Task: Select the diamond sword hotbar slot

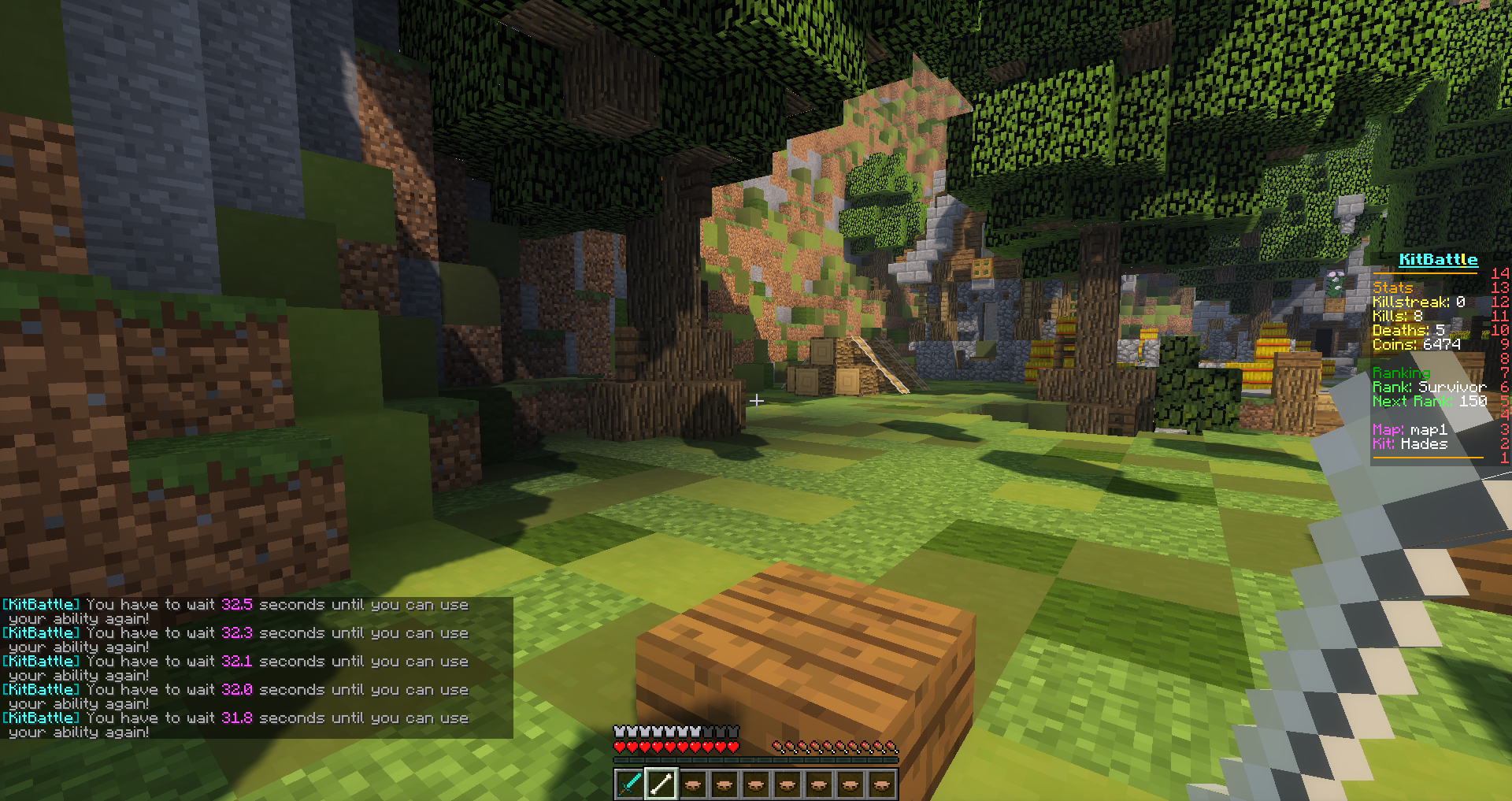Action: tap(629, 784)
